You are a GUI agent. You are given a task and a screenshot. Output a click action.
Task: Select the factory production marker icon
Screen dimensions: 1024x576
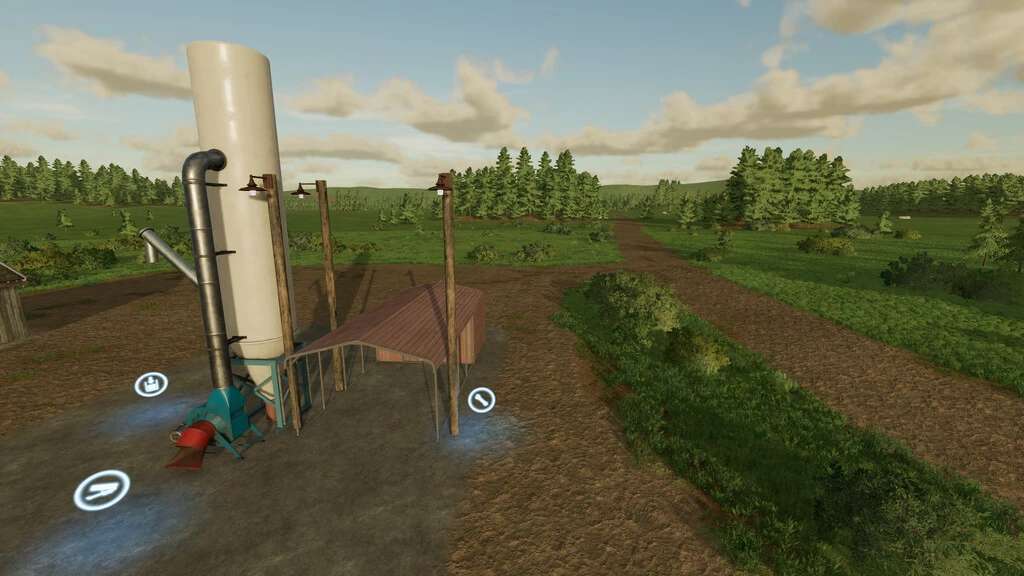click(151, 384)
